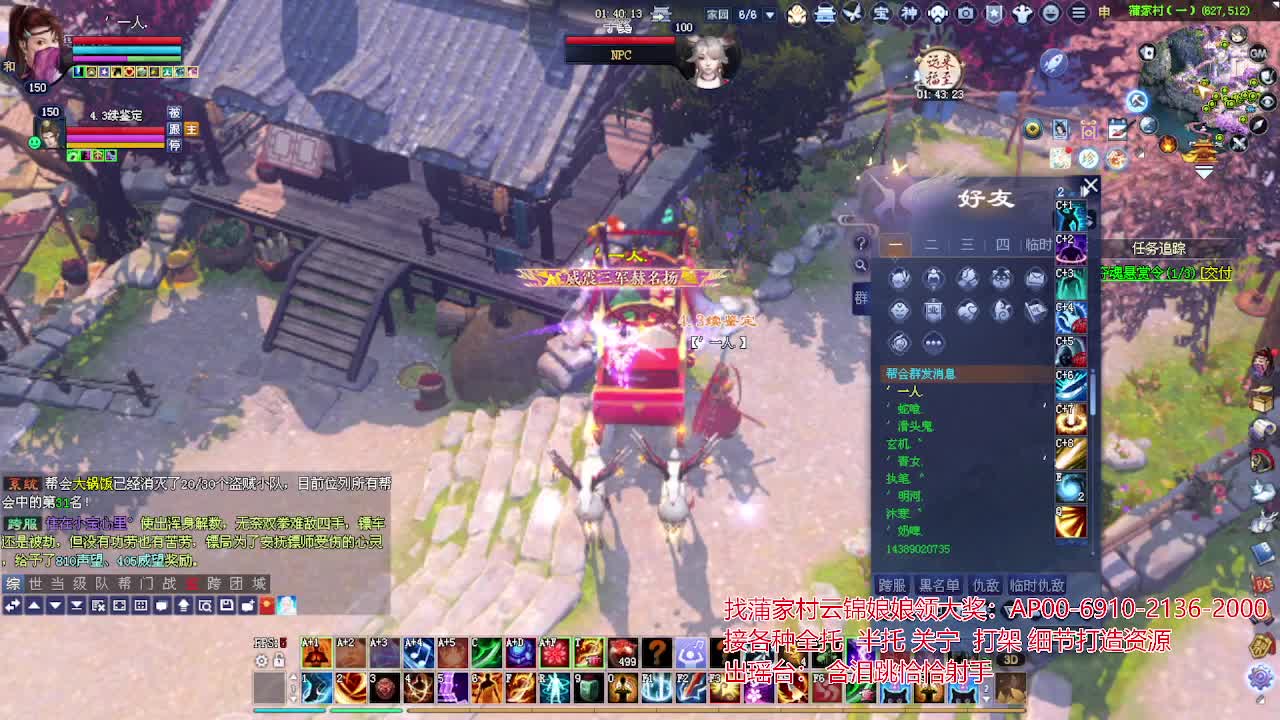Viewport: 1280px width, 720px height.
Task: Expand the more options ellipsis in friends panel
Action: tap(933, 344)
